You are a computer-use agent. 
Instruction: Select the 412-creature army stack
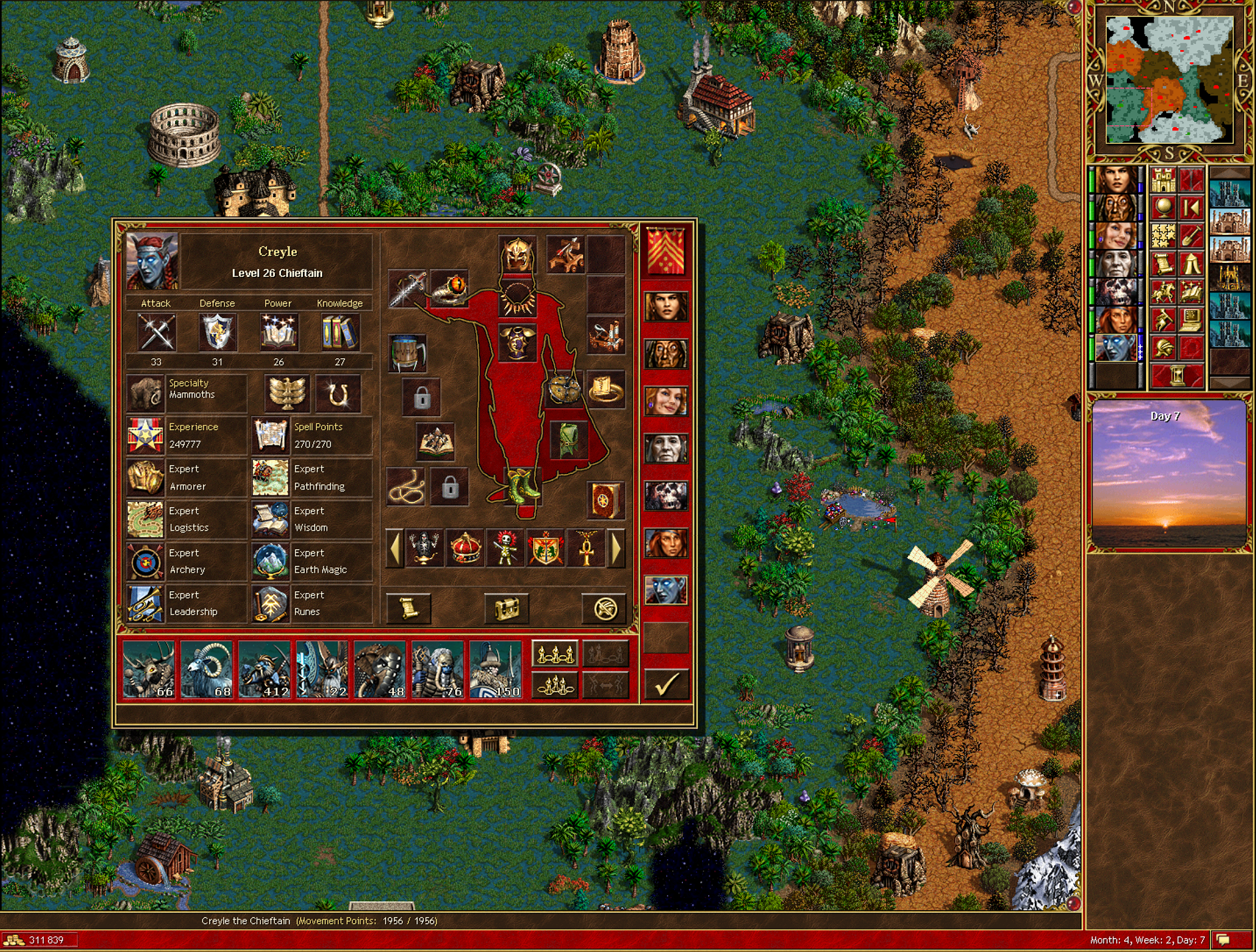[x=264, y=669]
